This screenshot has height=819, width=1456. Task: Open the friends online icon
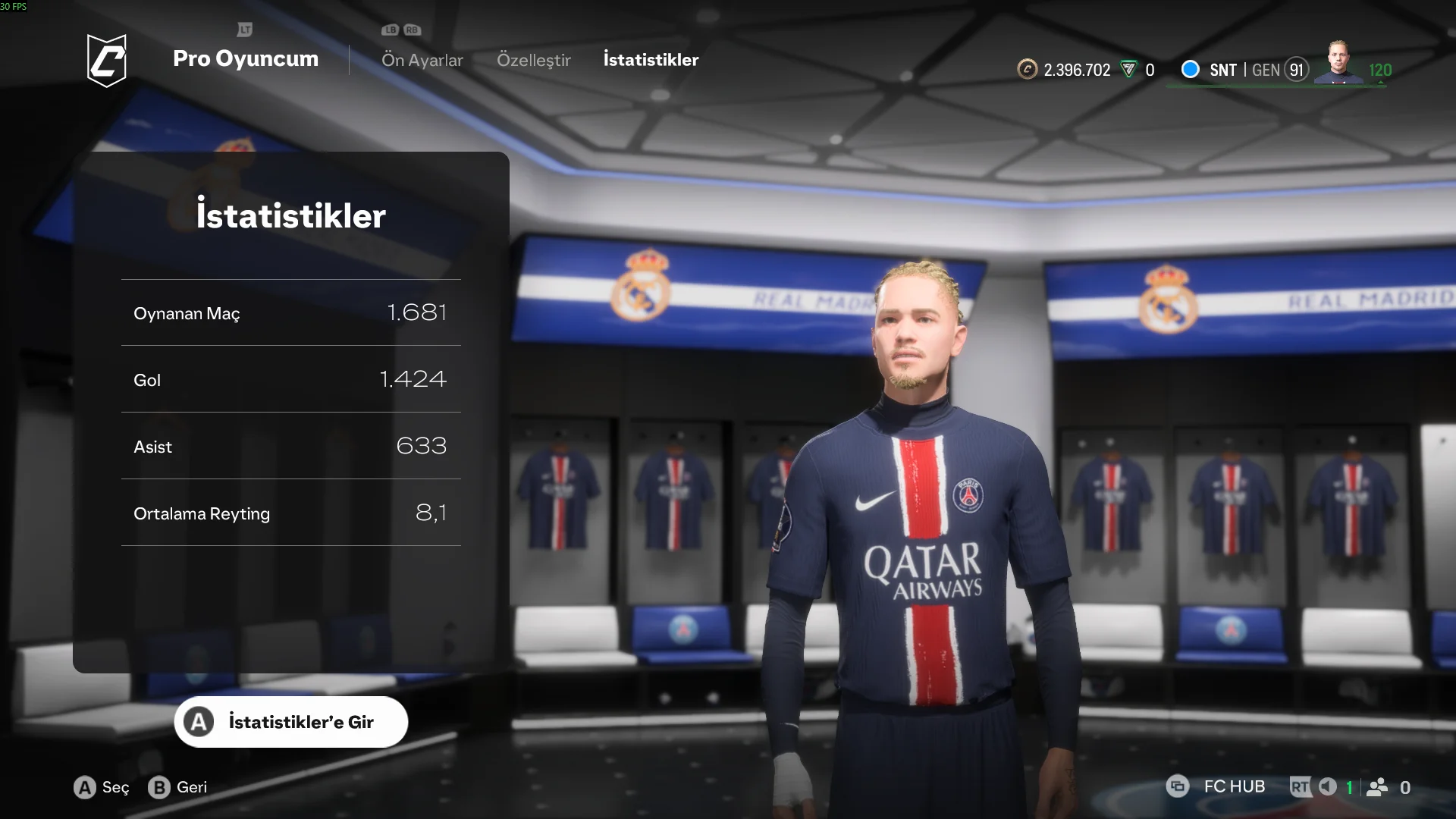(1377, 787)
